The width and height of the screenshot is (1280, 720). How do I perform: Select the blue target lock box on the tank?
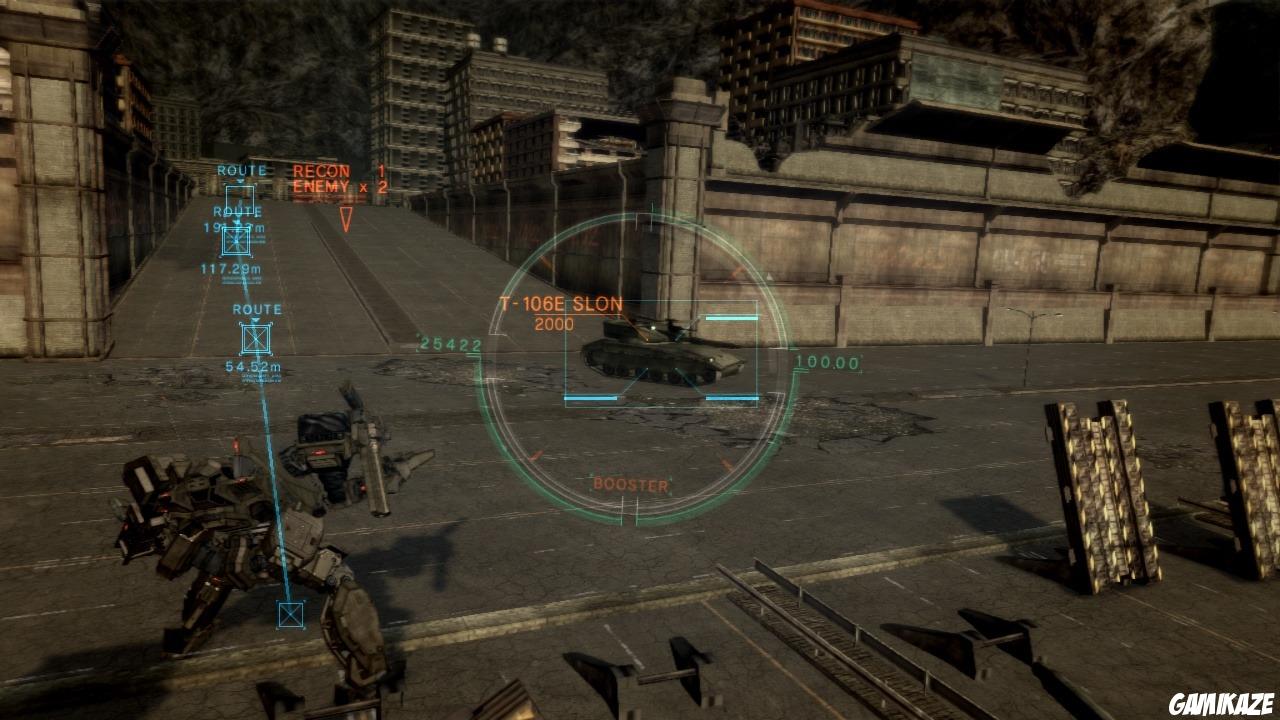click(660, 355)
